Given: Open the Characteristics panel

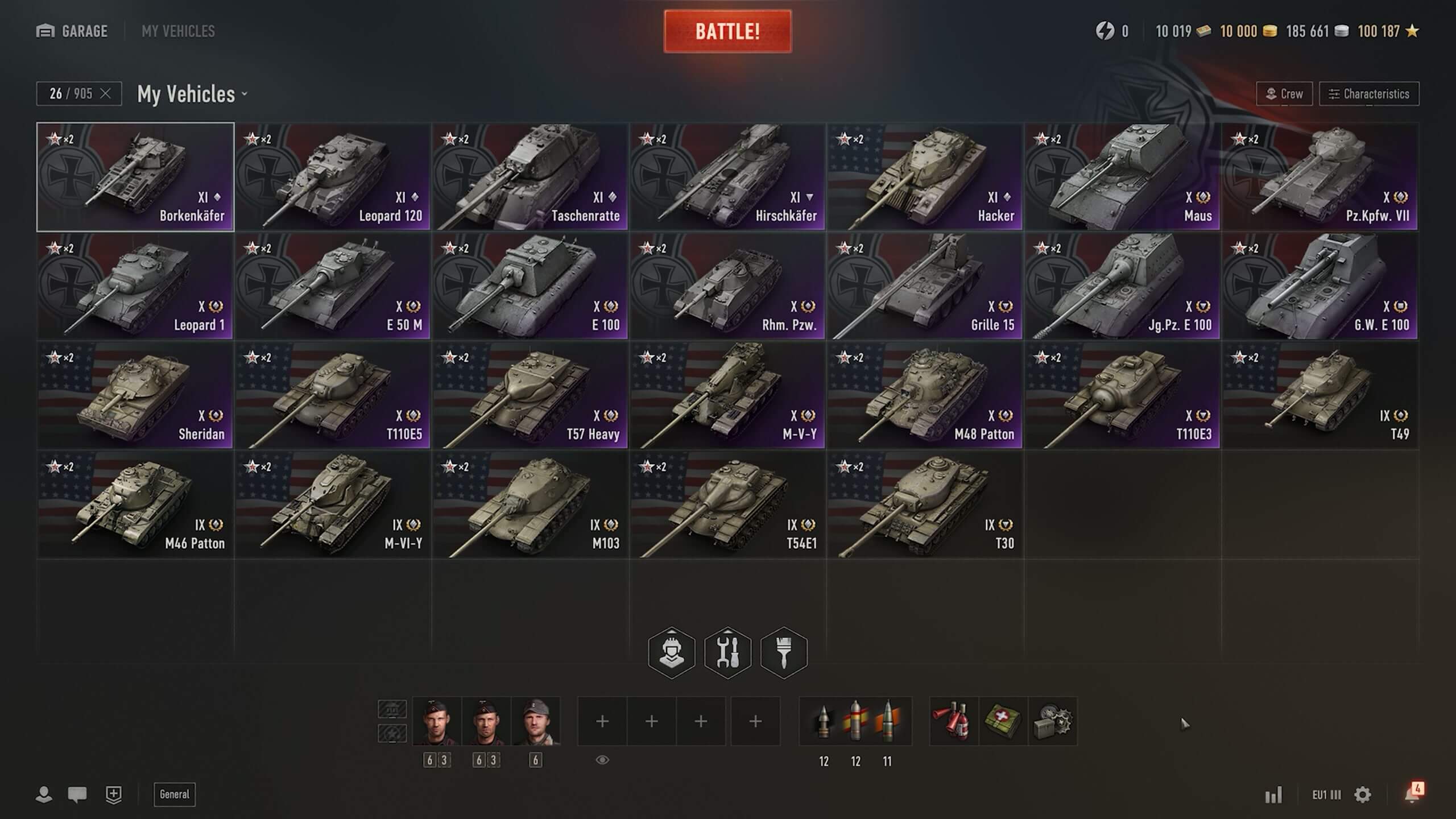Looking at the screenshot, I should coord(1368,94).
